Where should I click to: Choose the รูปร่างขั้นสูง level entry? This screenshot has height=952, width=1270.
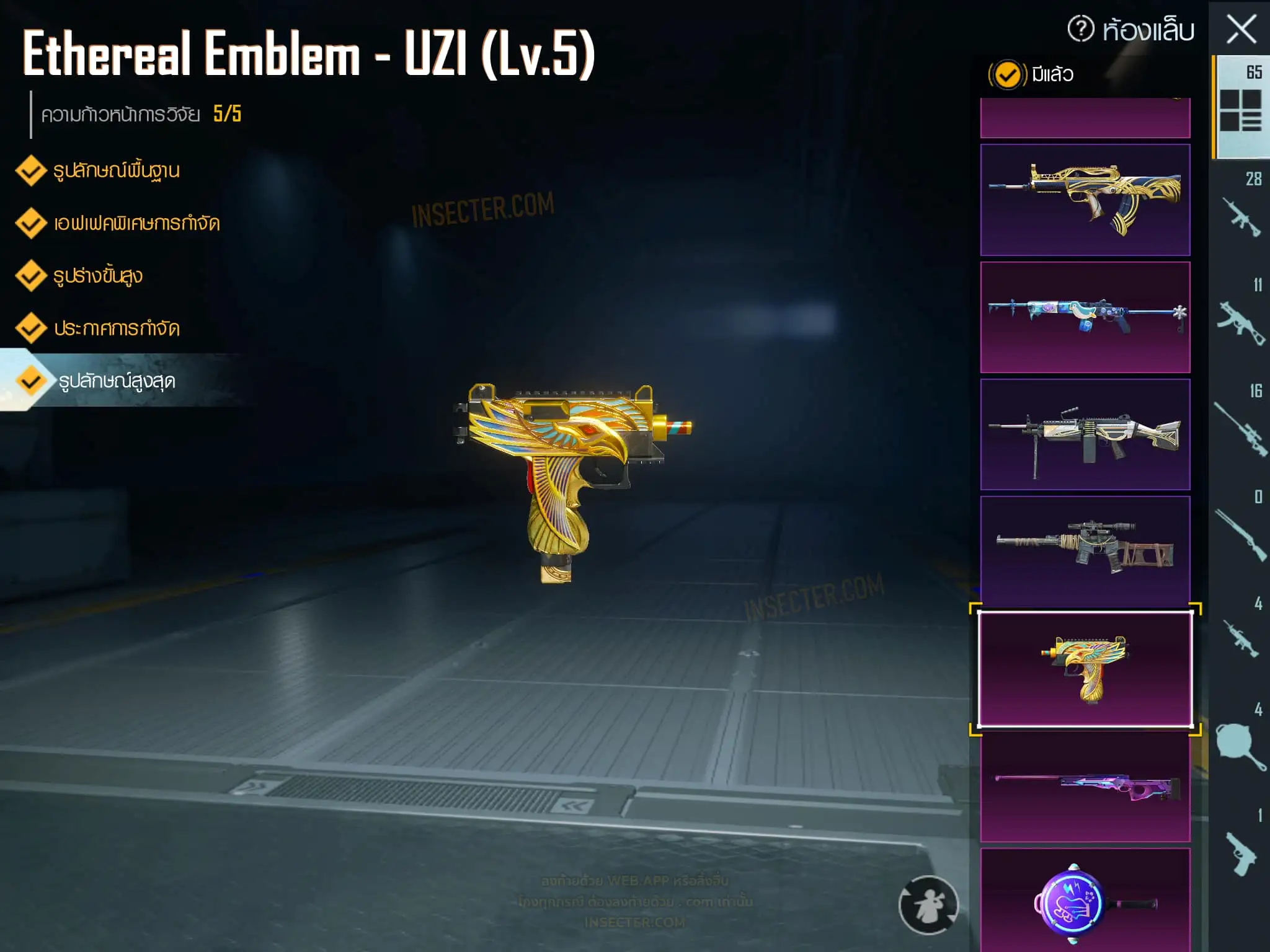click(97, 276)
